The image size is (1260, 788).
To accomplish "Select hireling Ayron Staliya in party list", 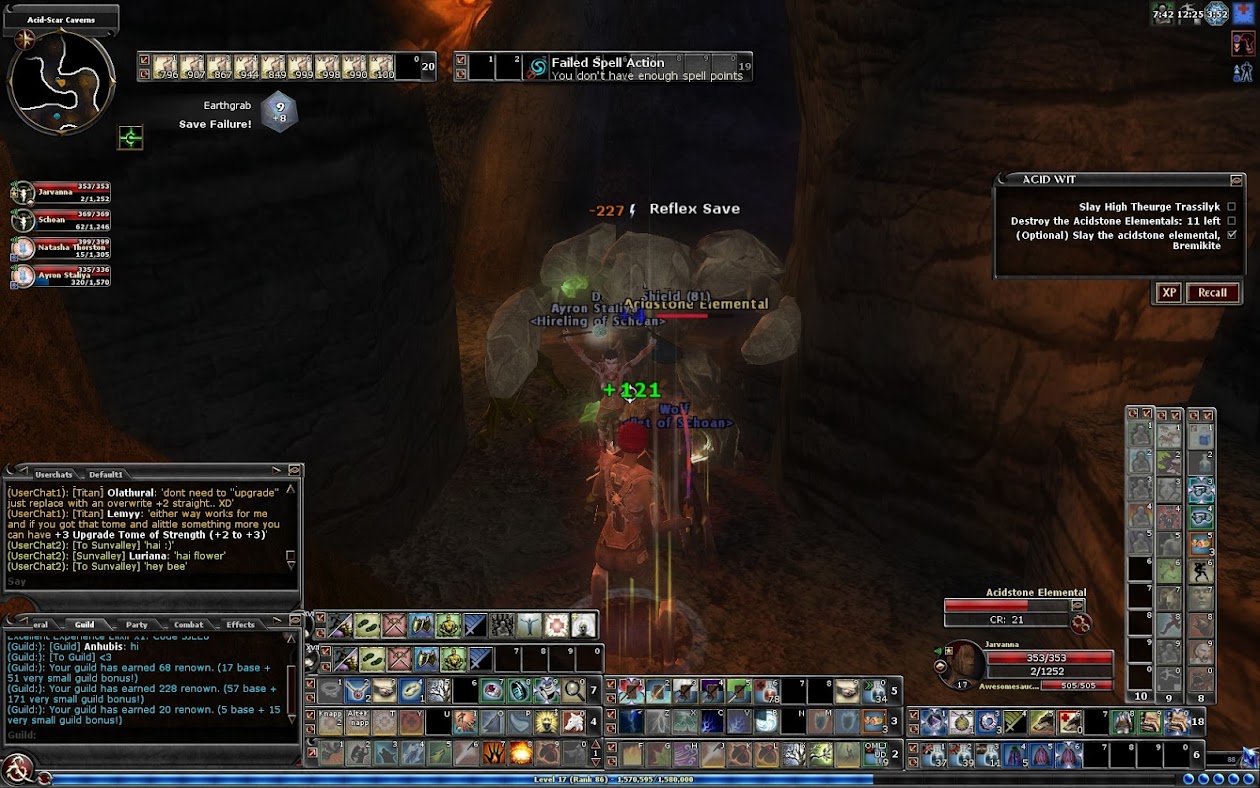I will click(23, 275).
